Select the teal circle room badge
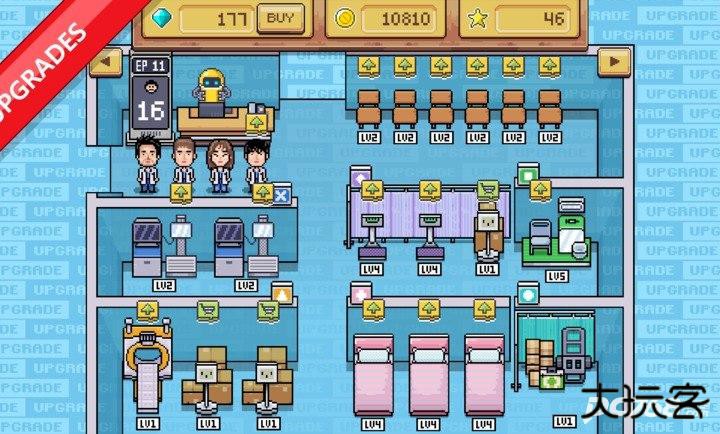This screenshot has width=720, height=434. (x=528, y=294)
